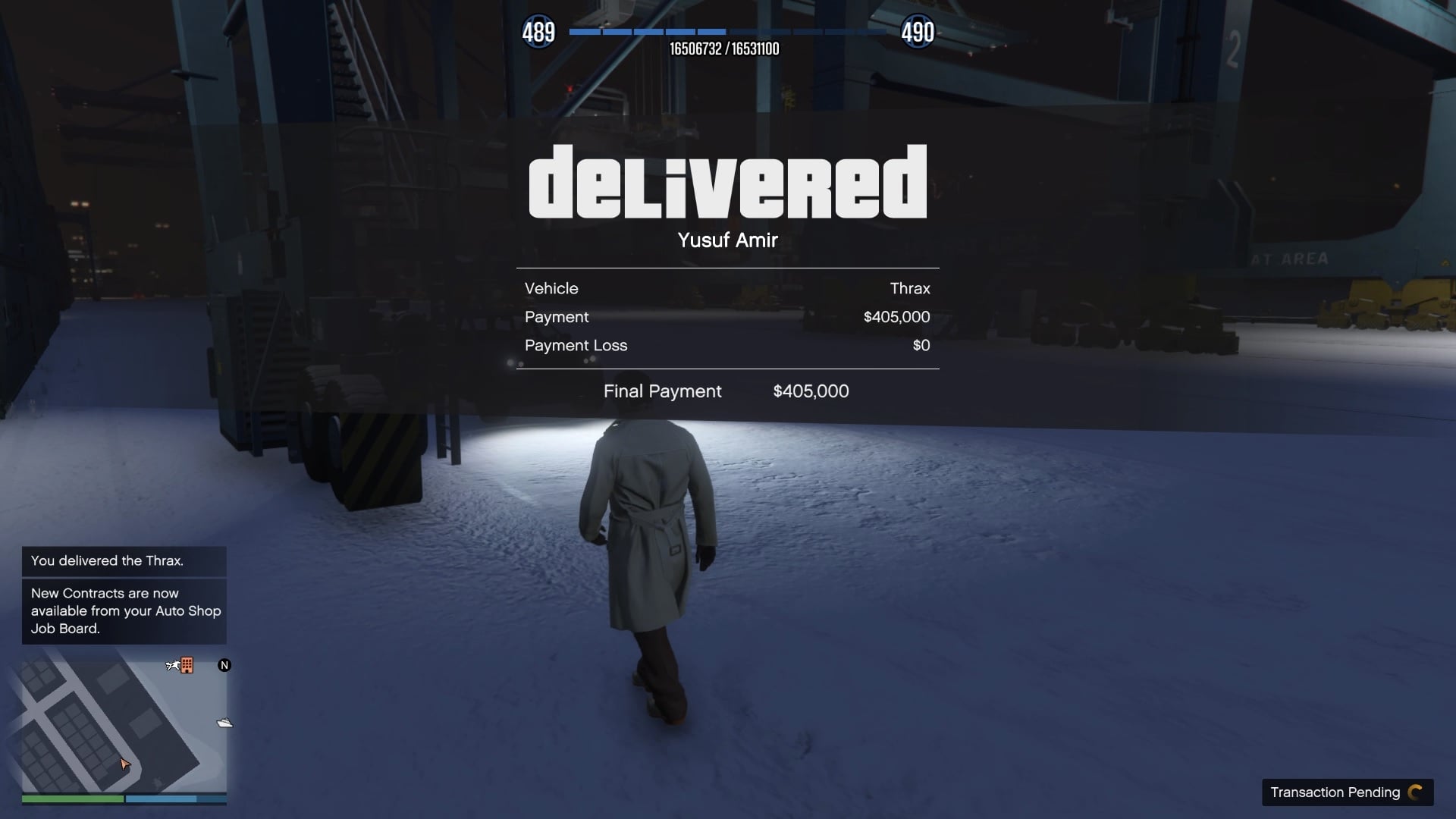Click the rank 489 badge
Screen dimensions: 1456x819
[539, 32]
